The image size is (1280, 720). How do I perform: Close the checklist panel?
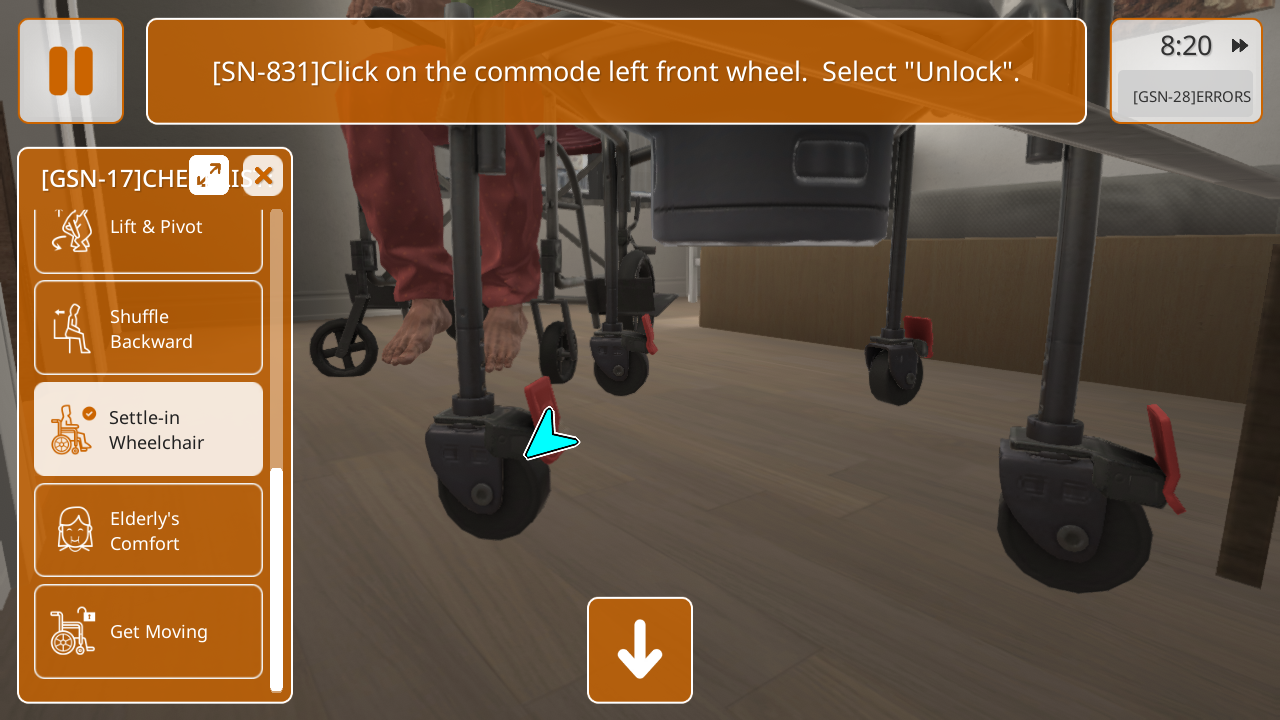pyautogui.click(x=263, y=176)
